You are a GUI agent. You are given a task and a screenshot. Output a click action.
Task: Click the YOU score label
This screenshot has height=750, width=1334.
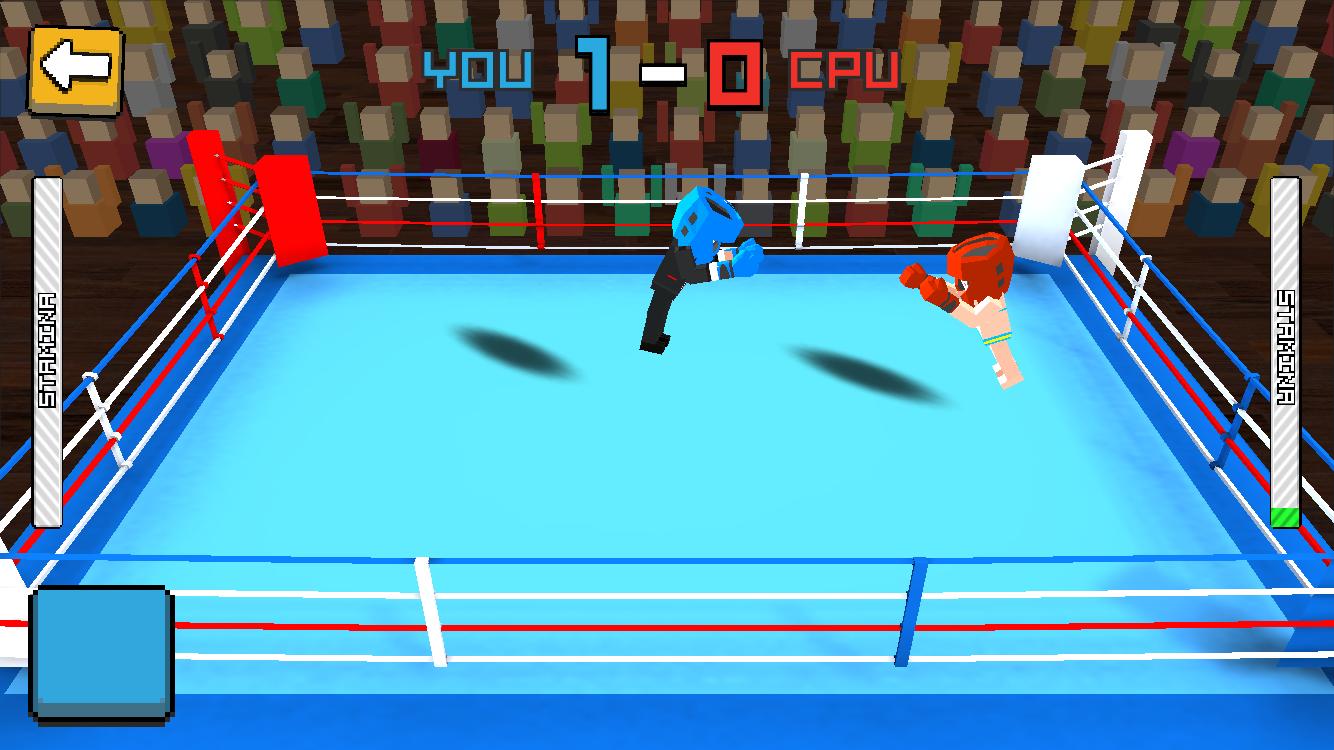coord(480,68)
